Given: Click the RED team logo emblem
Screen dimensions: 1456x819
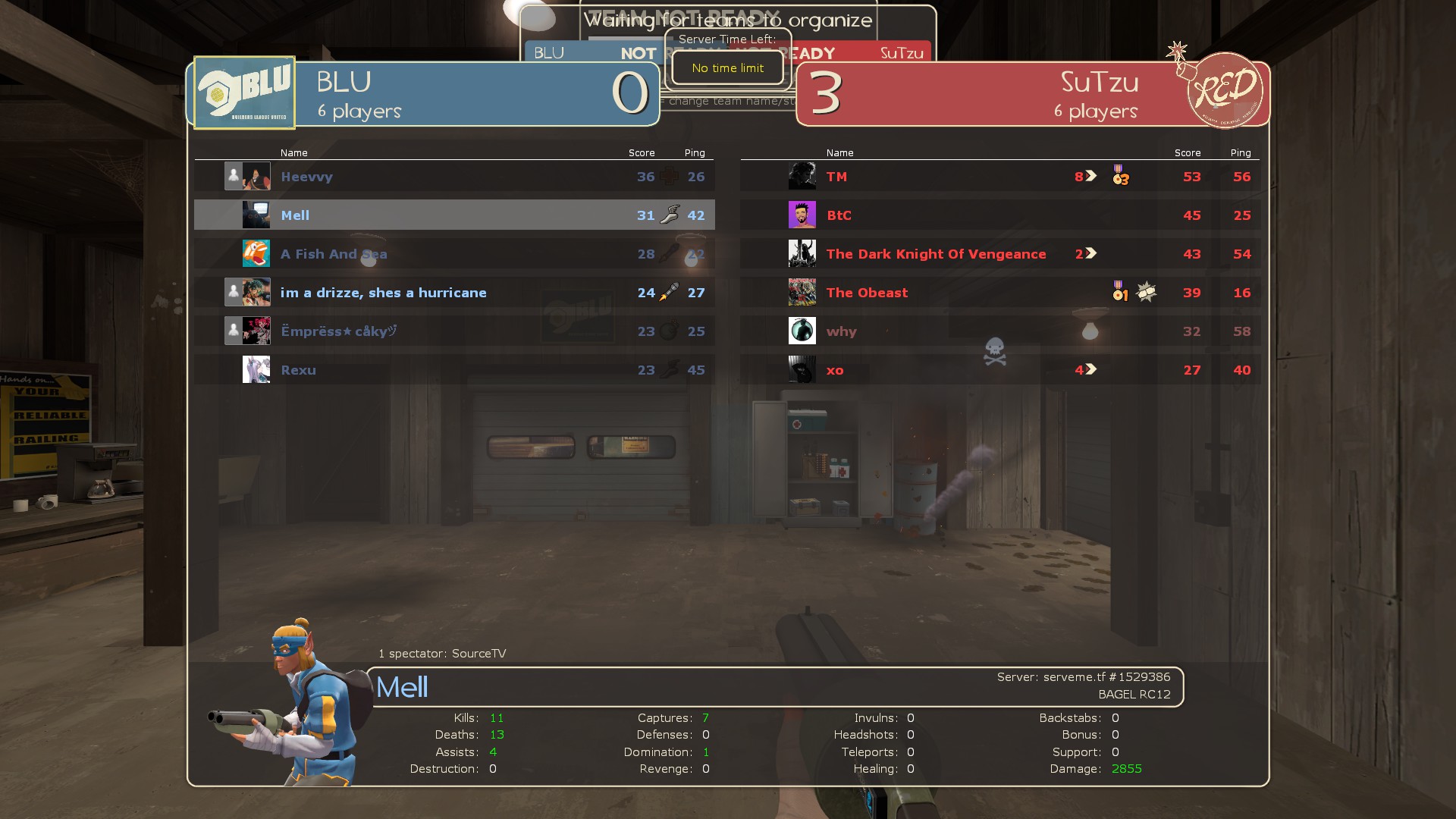Looking at the screenshot, I should pos(1223,91).
